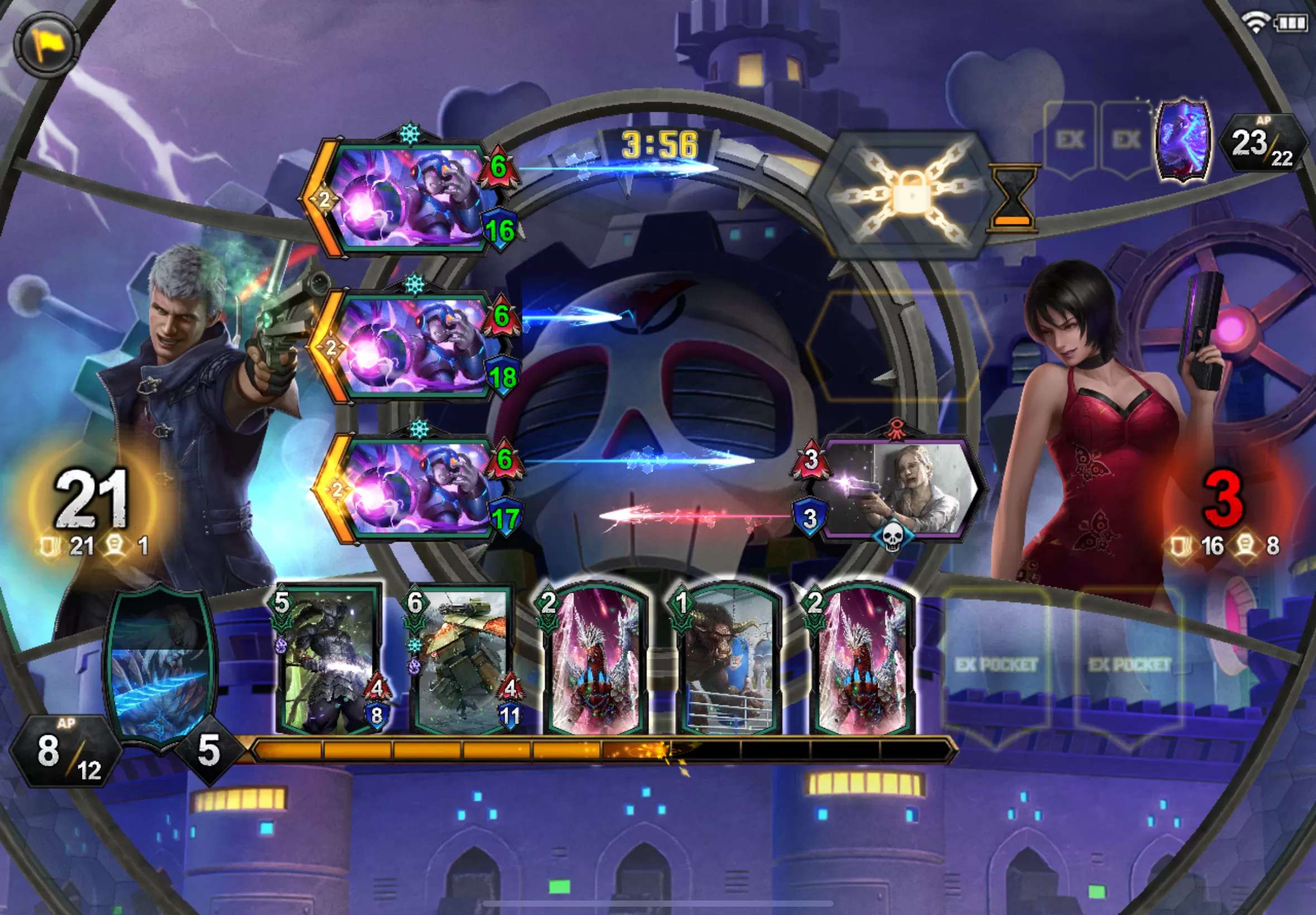
Task: Click the hourglass icon
Action: 1012,196
